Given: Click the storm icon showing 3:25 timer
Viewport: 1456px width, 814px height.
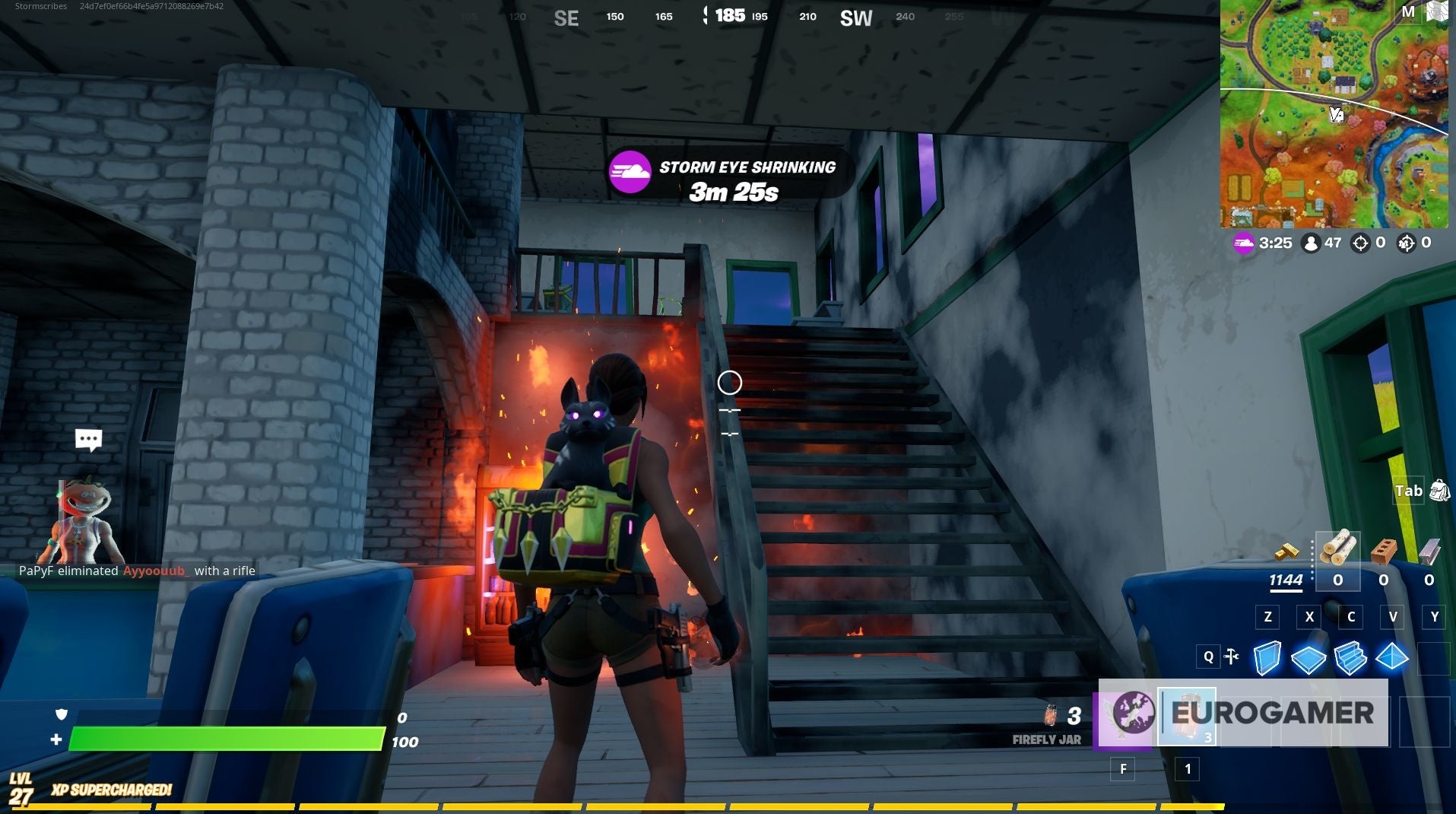Looking at the screenshot, I should click(x=1242, y=243).
